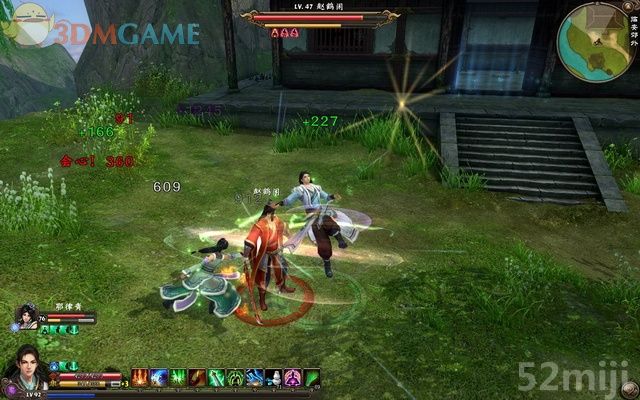Use the blue lightning skill icon
Screen dimensions: 640x400
[159, 377]
